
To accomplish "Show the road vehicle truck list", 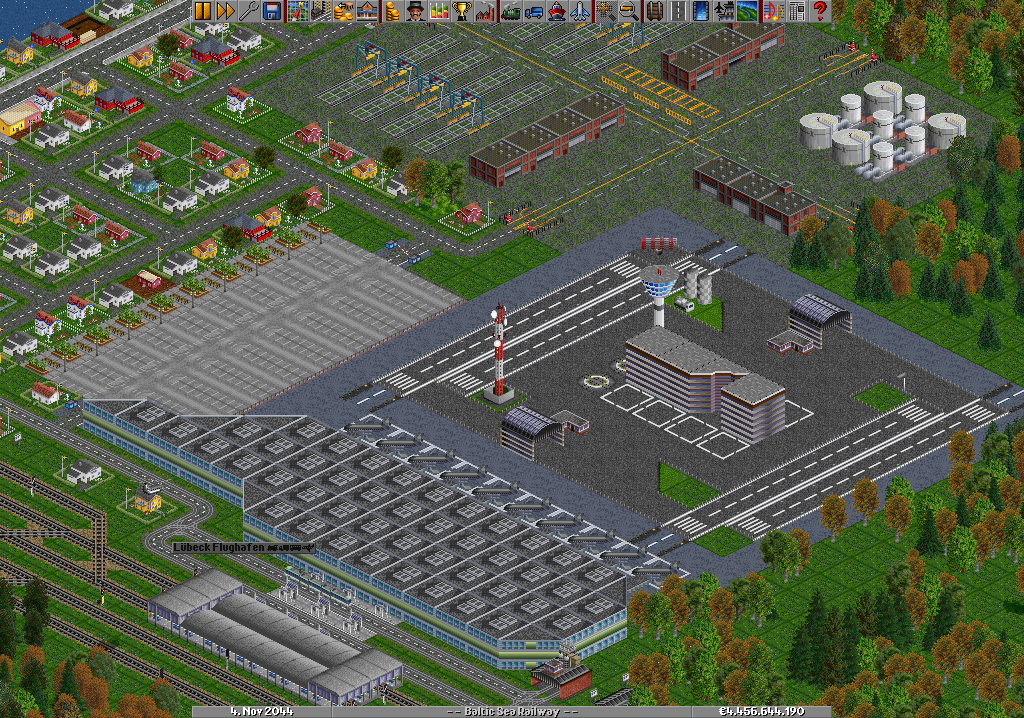I will coord(533,11).
